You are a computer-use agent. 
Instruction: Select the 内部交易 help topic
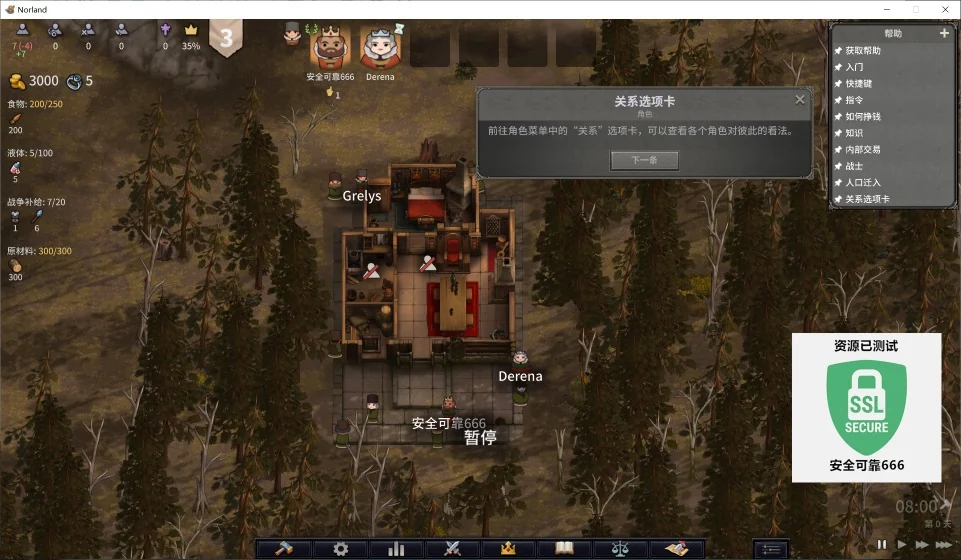[x=863, y=150]
